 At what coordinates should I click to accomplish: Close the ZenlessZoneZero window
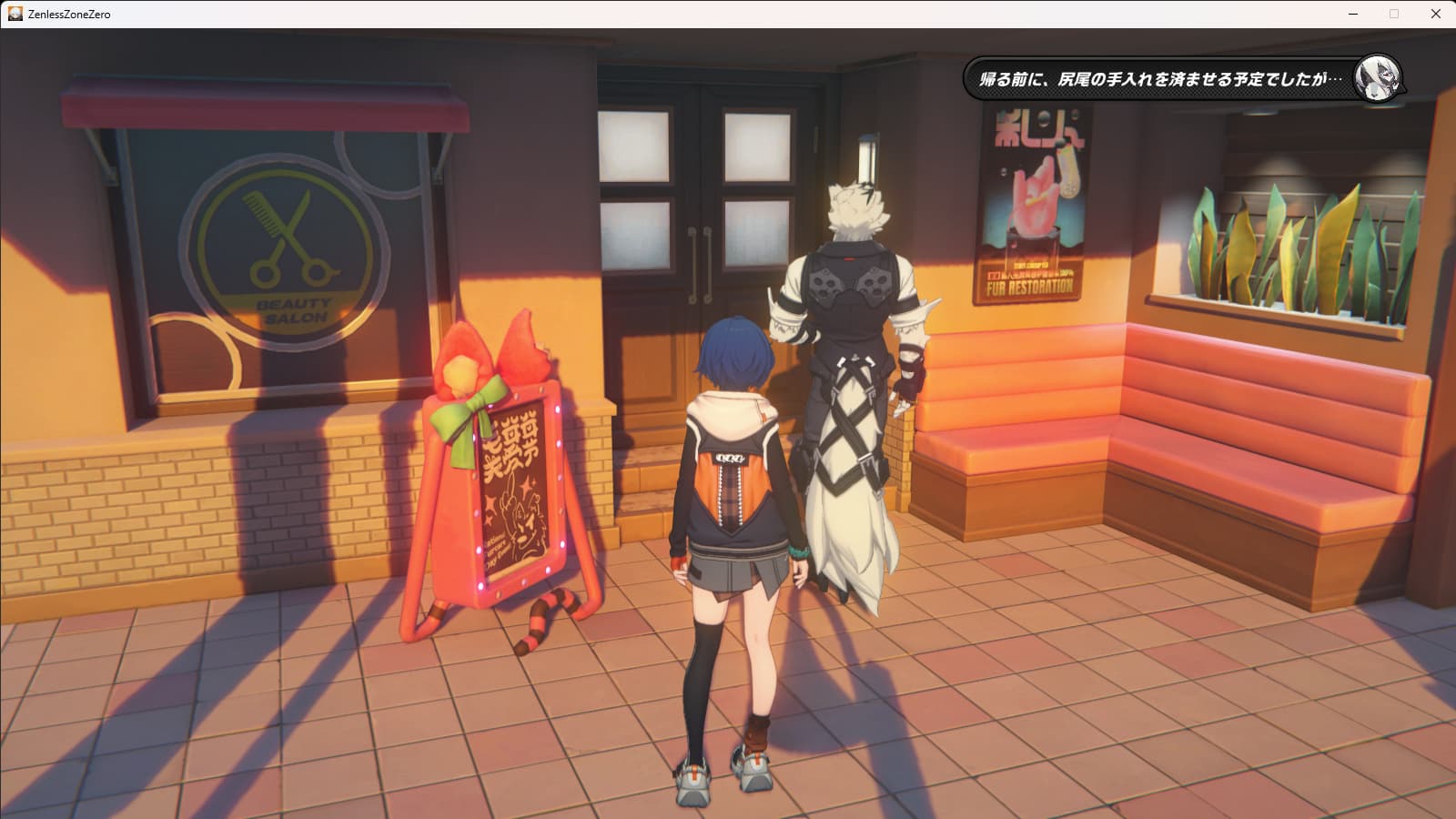click(x=1435, y=14)
